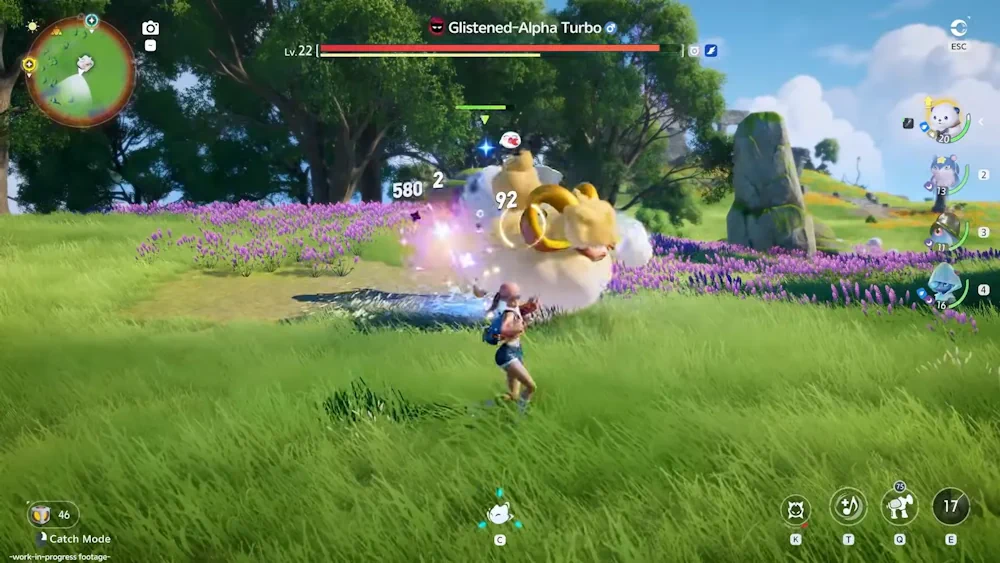The image size is (1000, 563).
Task: Click the yellow compass marker on minimap edge
Action: pyautogui.click(x=29, y=65)
